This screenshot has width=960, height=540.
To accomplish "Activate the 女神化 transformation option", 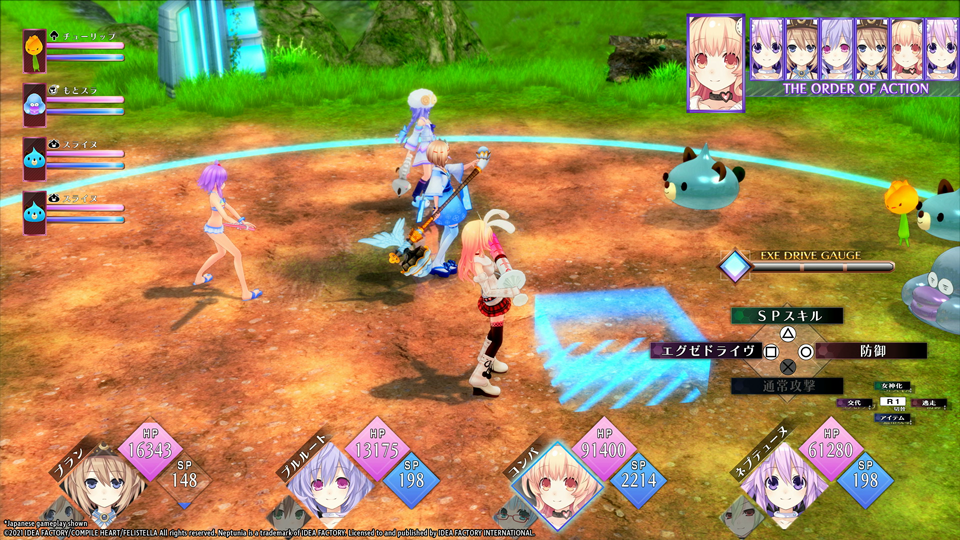I will (x=891, y=385).
